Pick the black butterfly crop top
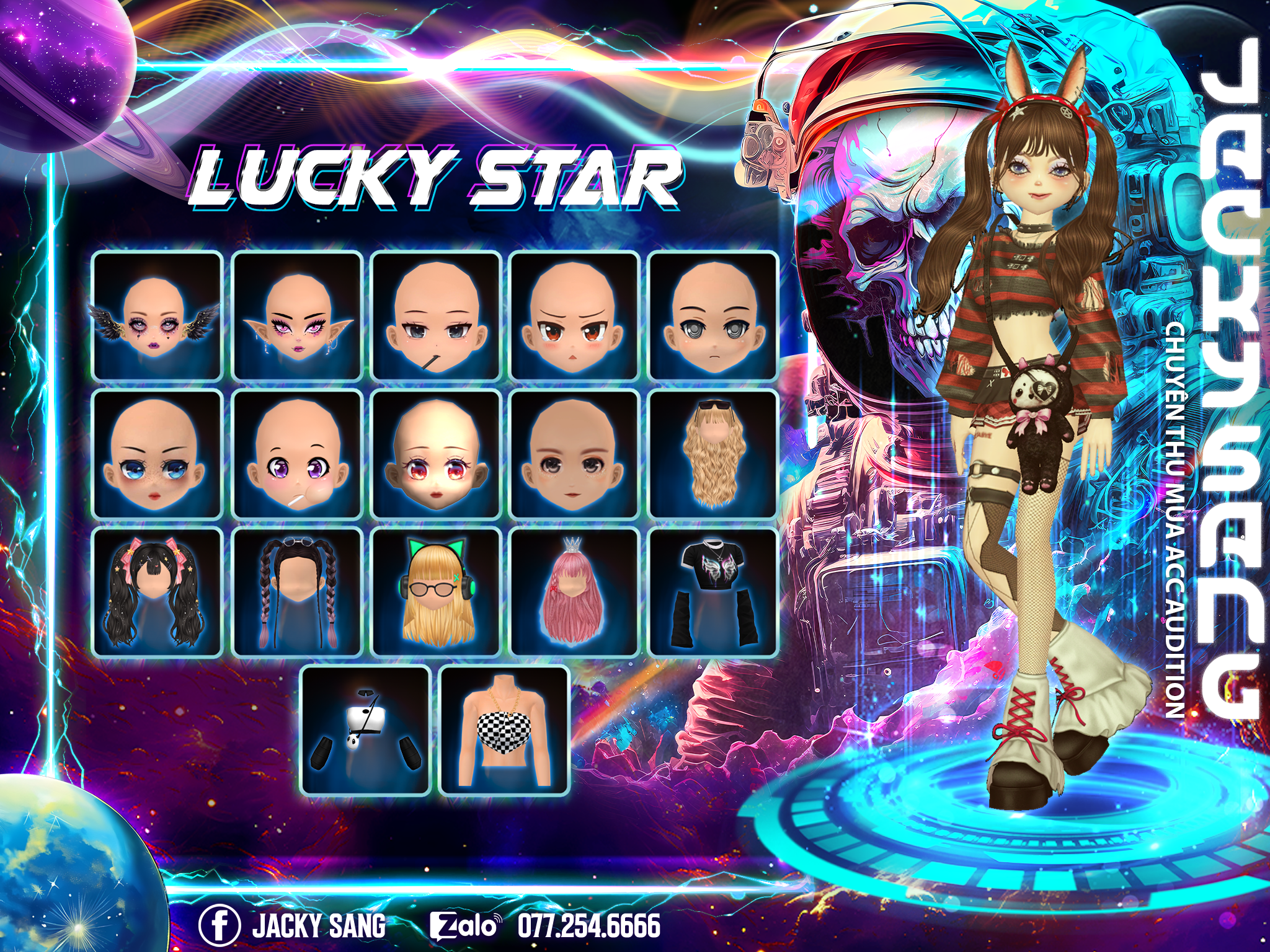The width and height of the screenshot is (1270, 952). (x=713, y=593)
